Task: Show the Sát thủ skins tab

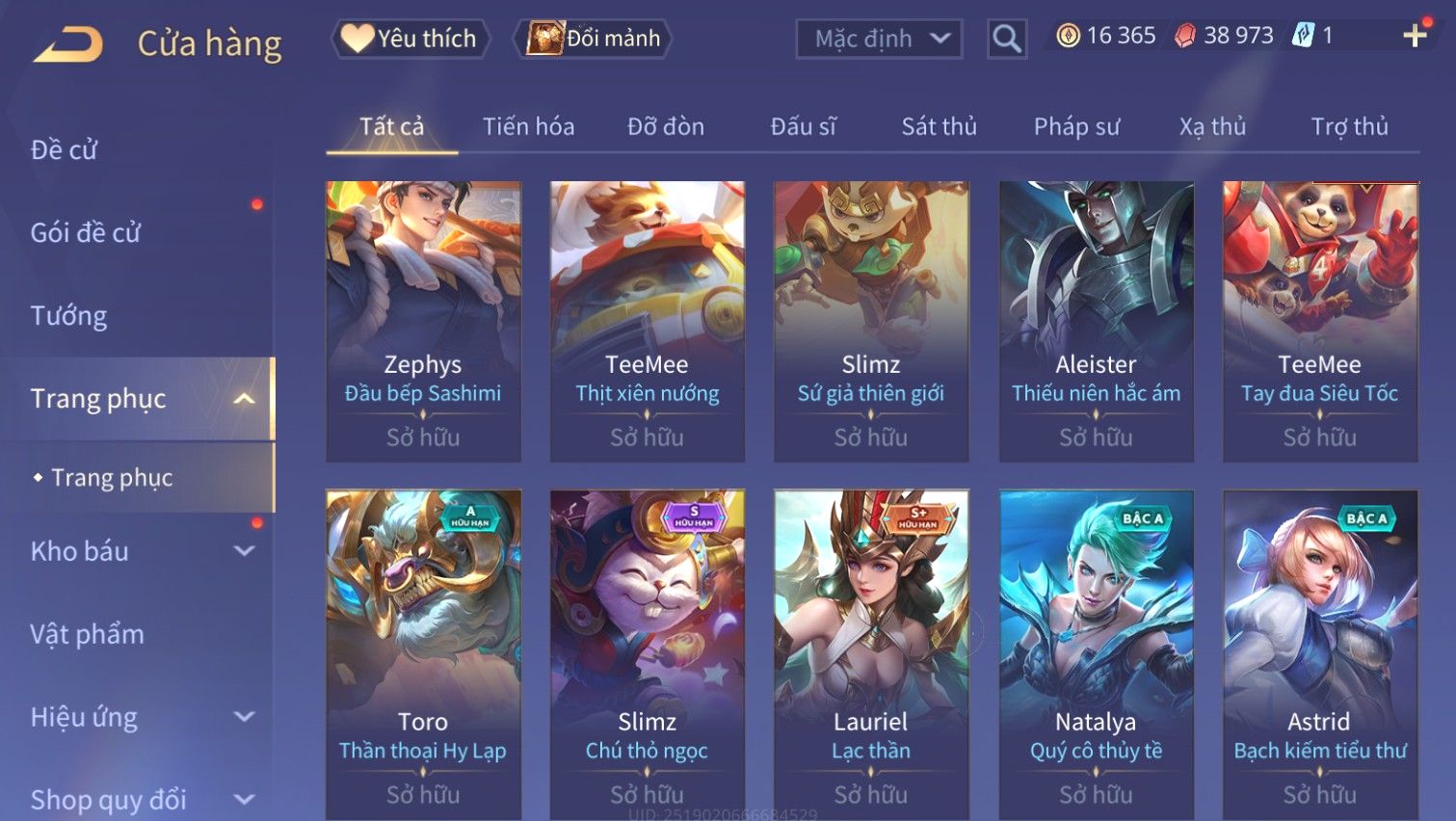Action: (939, 126)
